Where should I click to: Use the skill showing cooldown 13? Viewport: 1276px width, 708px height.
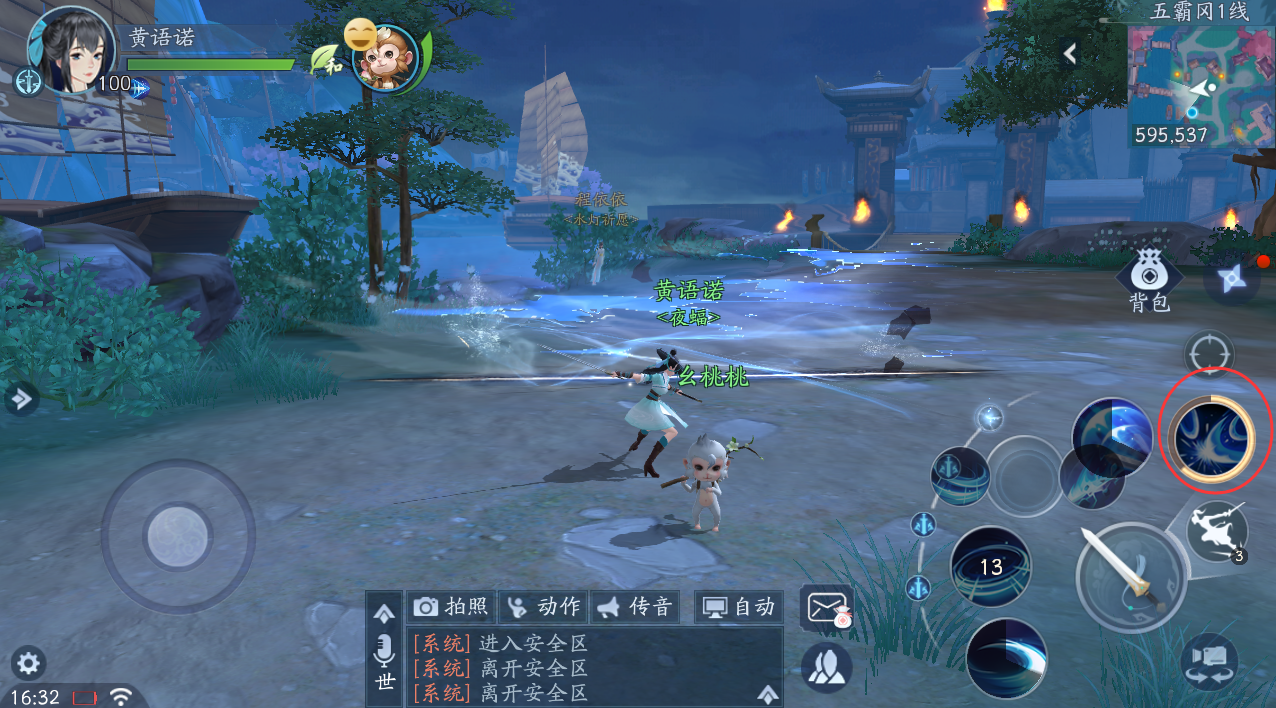click(990, 567)
